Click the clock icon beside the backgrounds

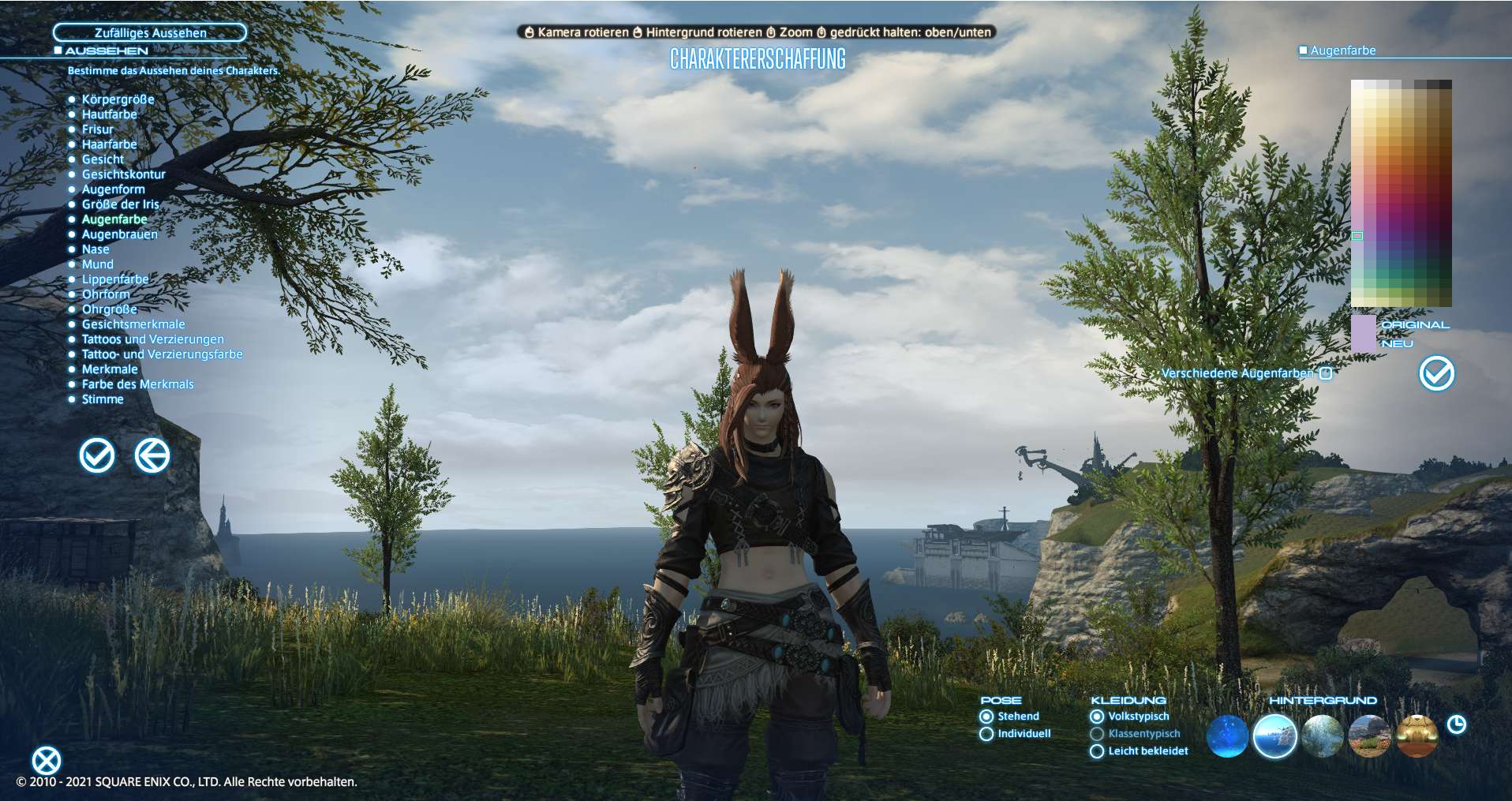[x=1456, y=724]
